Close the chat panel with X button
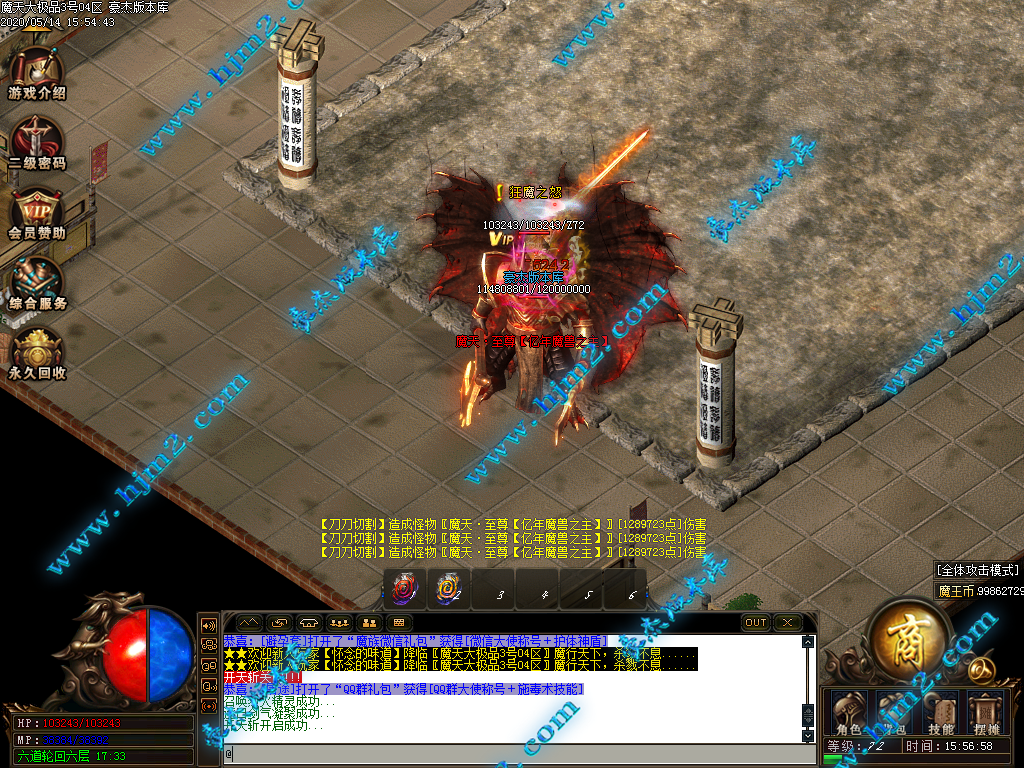This screenshot has width=1024, height=768. 788,622
